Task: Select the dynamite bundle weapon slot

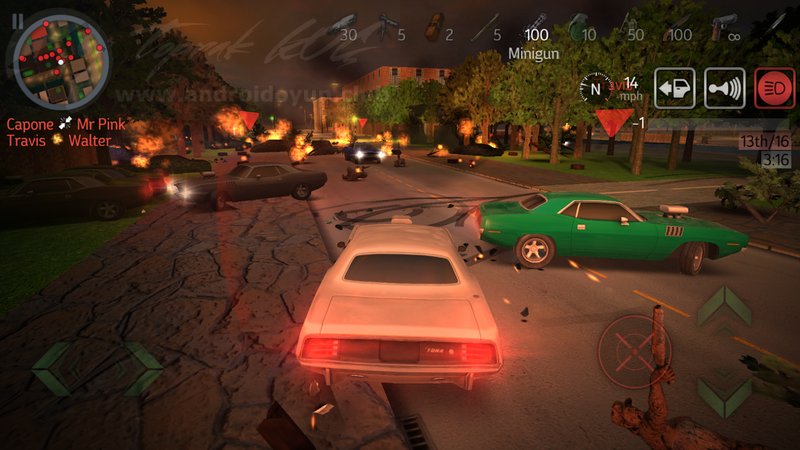Action: pos(433,27)
